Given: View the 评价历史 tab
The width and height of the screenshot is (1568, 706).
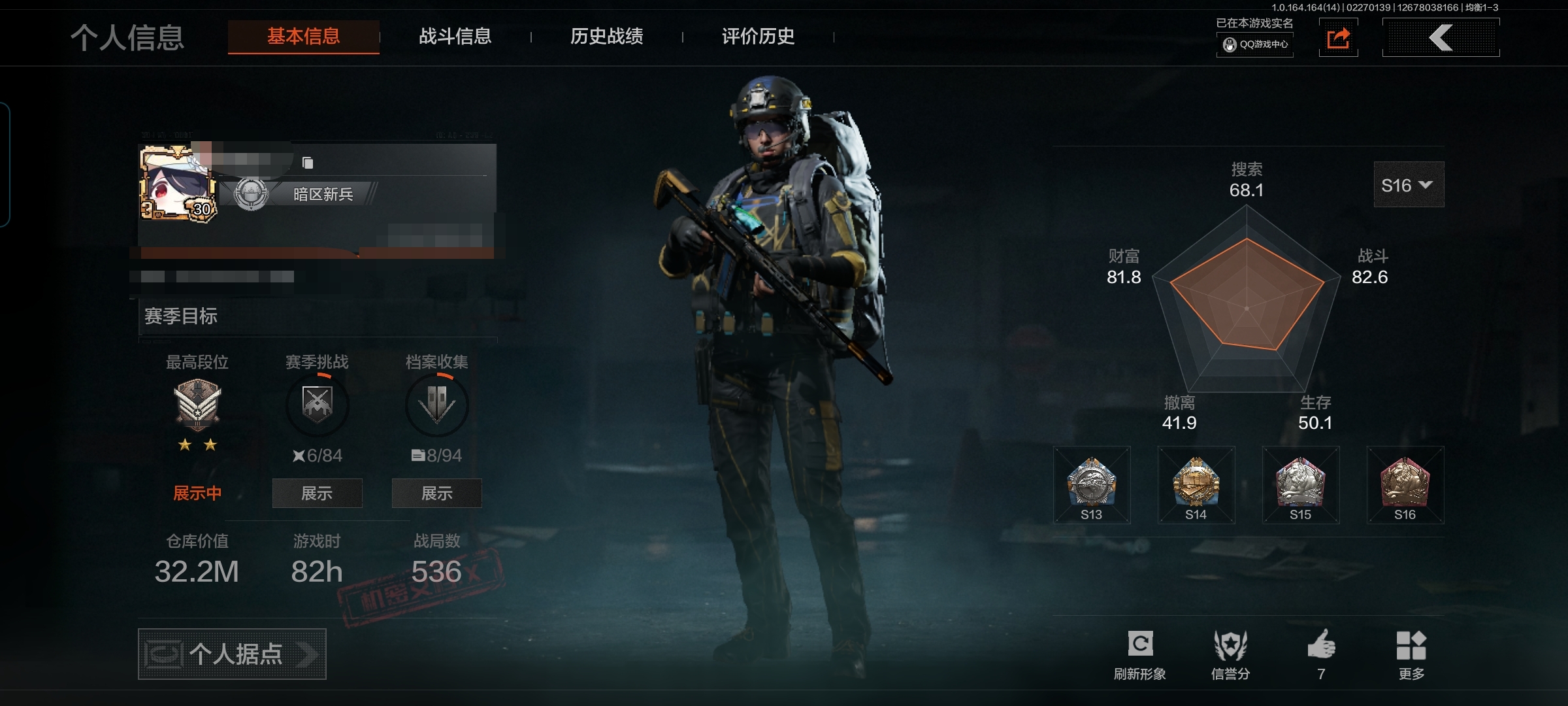Looking at the screenshot, I should [x=758, y=37].
